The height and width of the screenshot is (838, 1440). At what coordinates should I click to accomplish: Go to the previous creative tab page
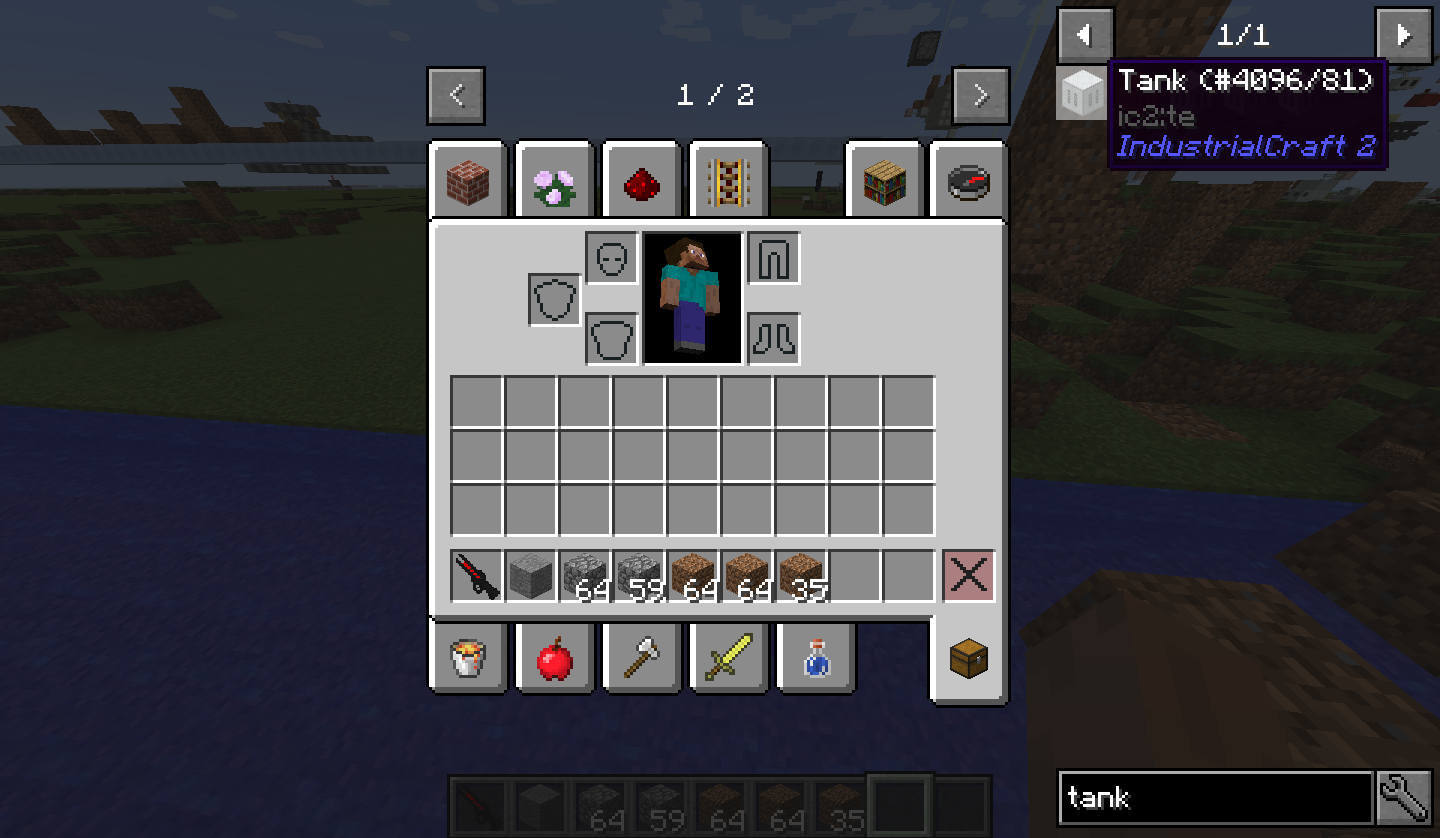[456, 96]
